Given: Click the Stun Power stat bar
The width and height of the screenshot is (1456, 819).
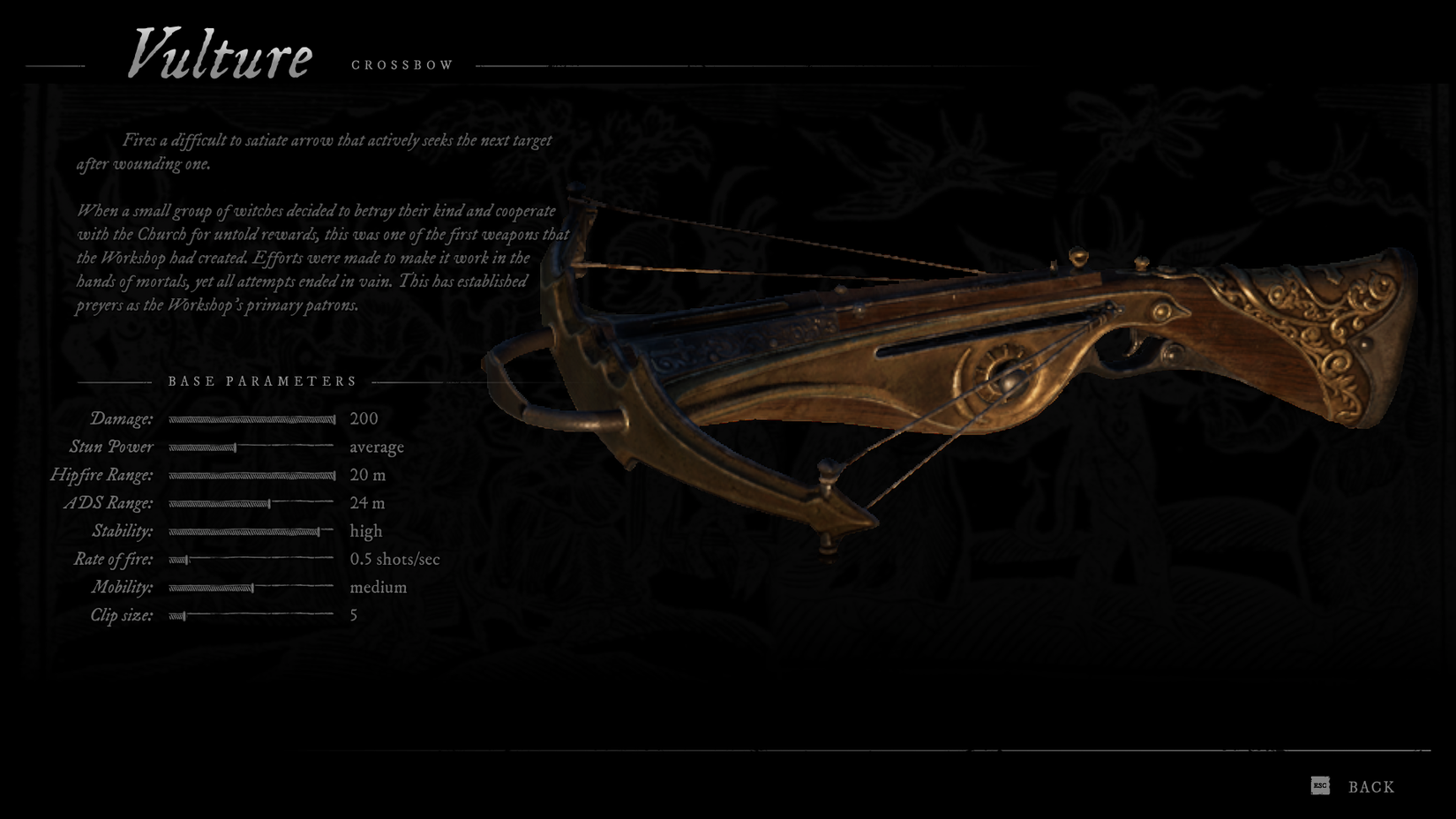Looking at the screenshot, I should pyautogui.click(x=251, y=447).
